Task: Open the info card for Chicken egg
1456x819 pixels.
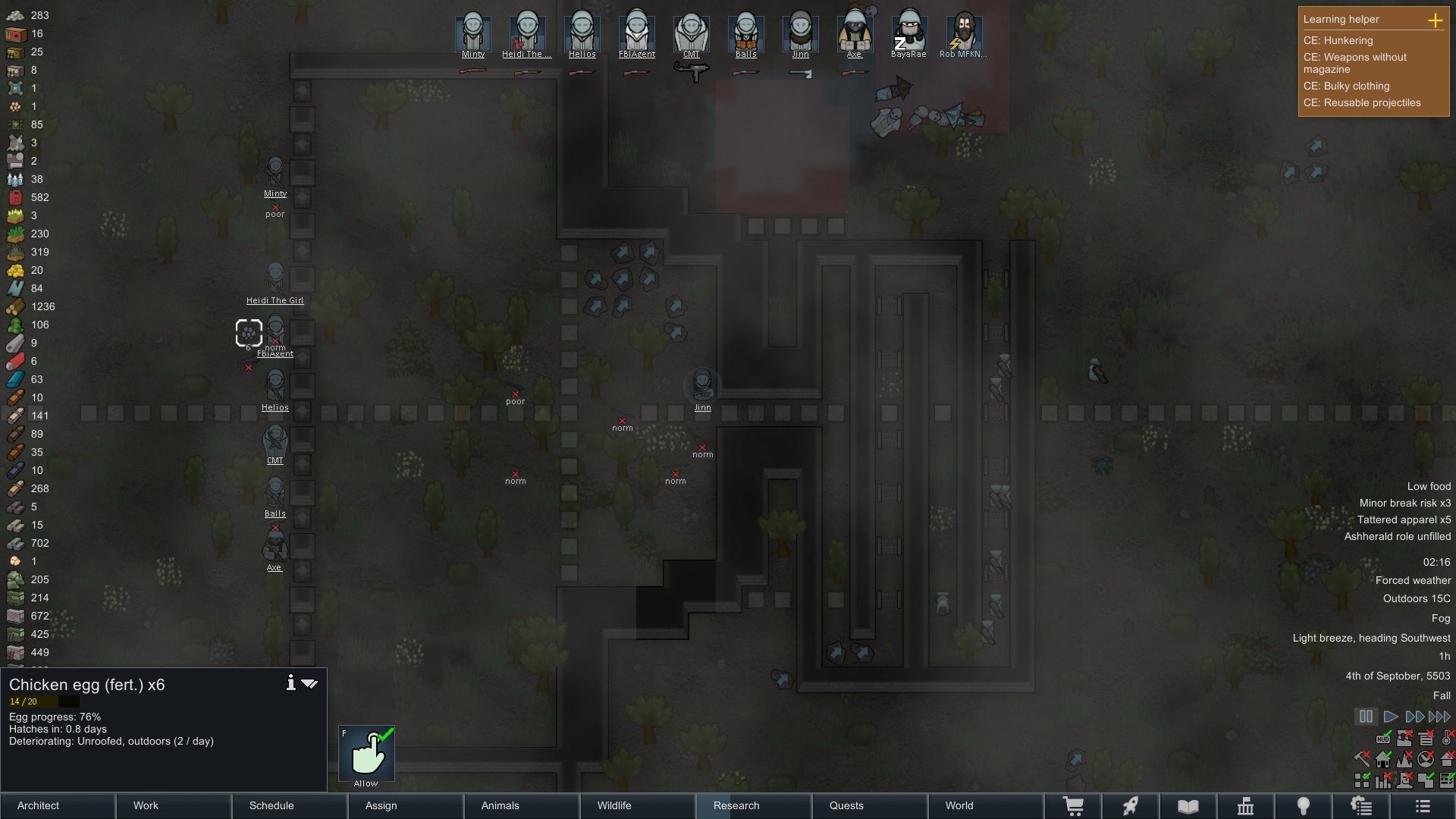Action: pos(290,683)
